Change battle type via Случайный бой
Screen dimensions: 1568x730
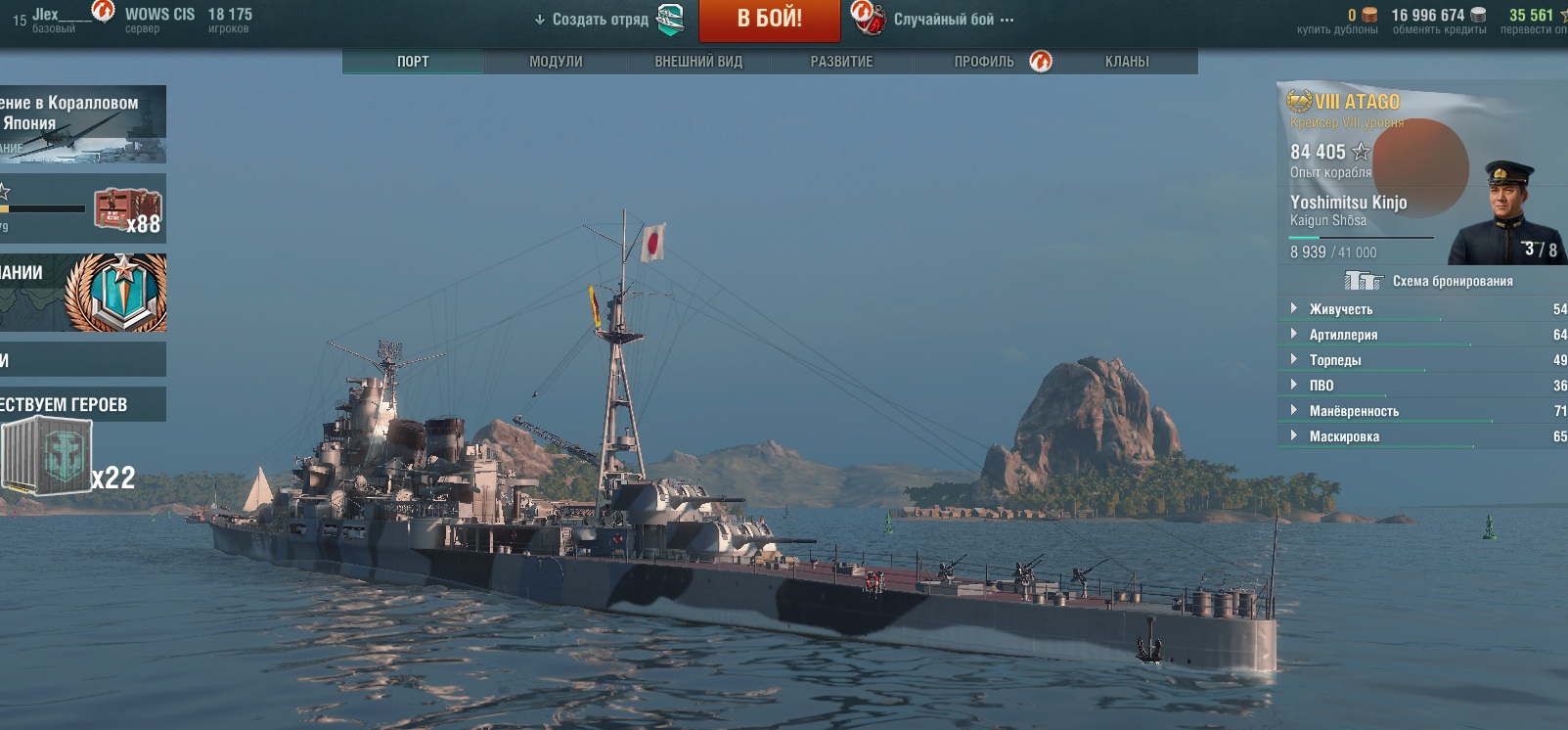click(x=943, y=20)
